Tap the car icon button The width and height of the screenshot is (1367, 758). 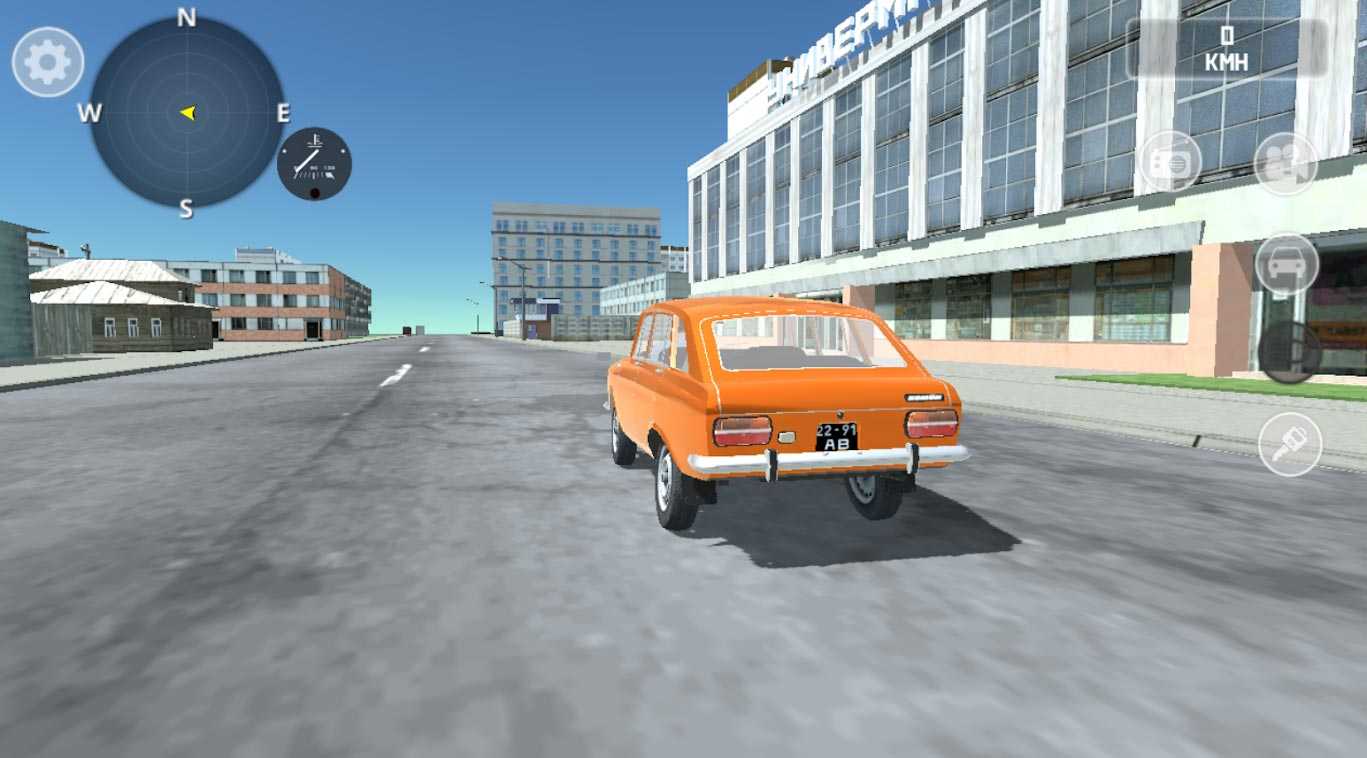coord(1287,264)
